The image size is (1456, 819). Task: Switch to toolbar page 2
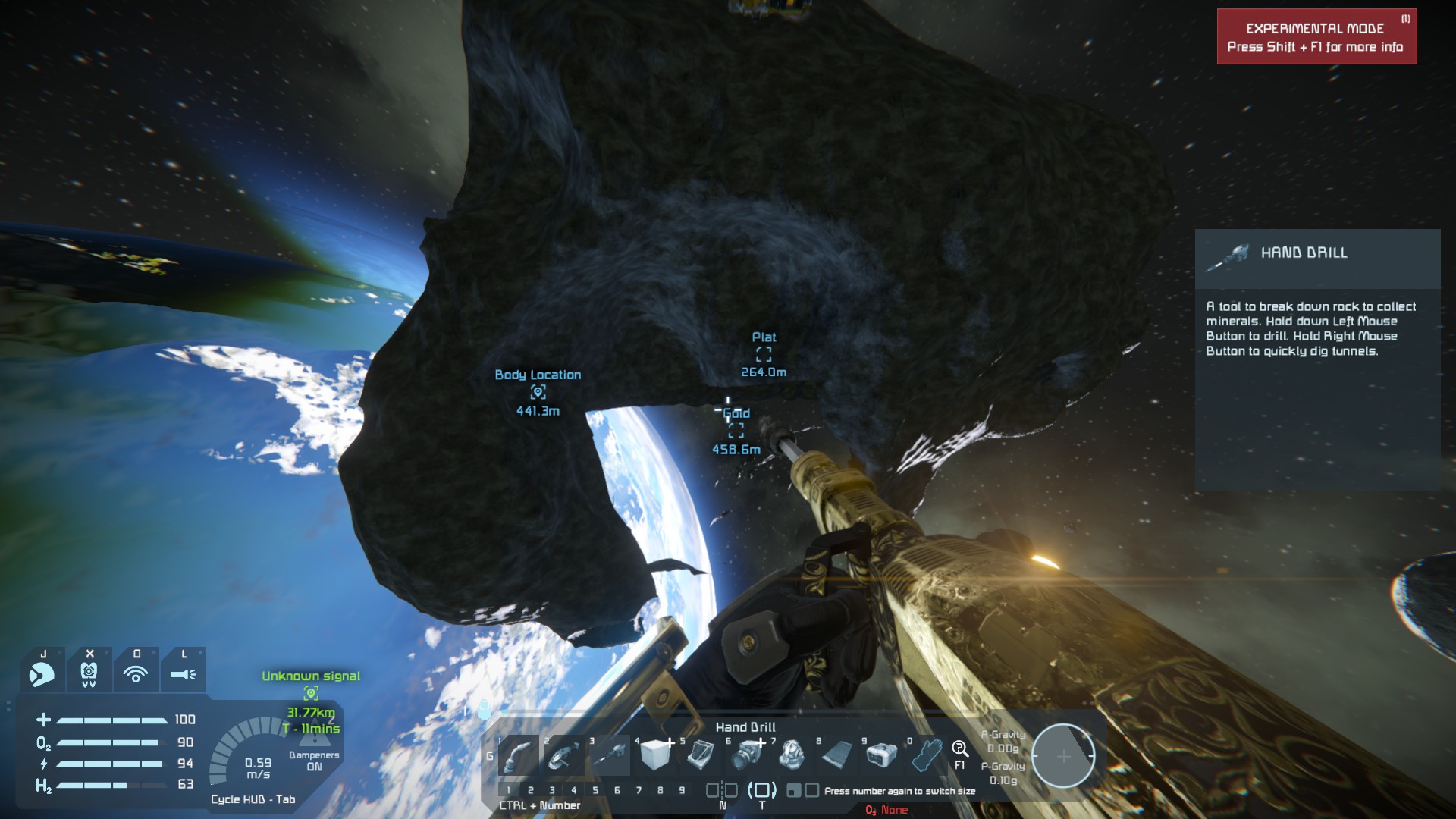[531, 790]
